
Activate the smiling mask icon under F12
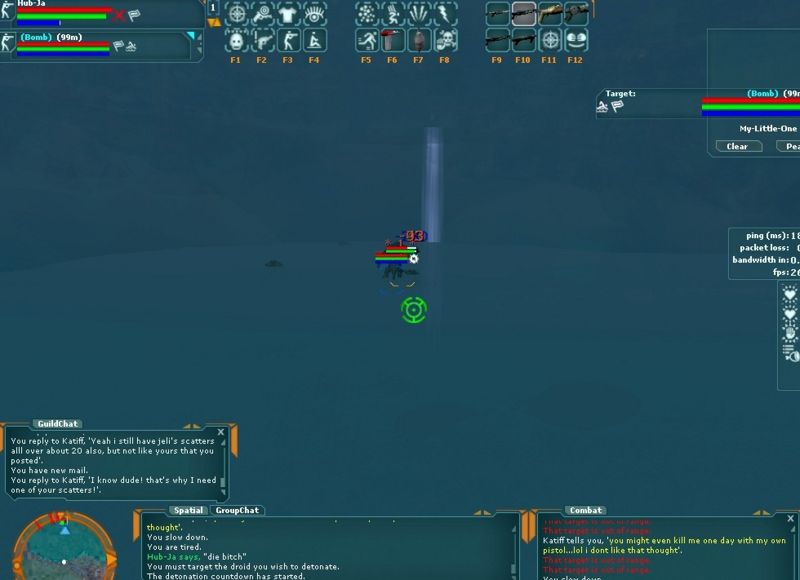(x=576, y=41)
